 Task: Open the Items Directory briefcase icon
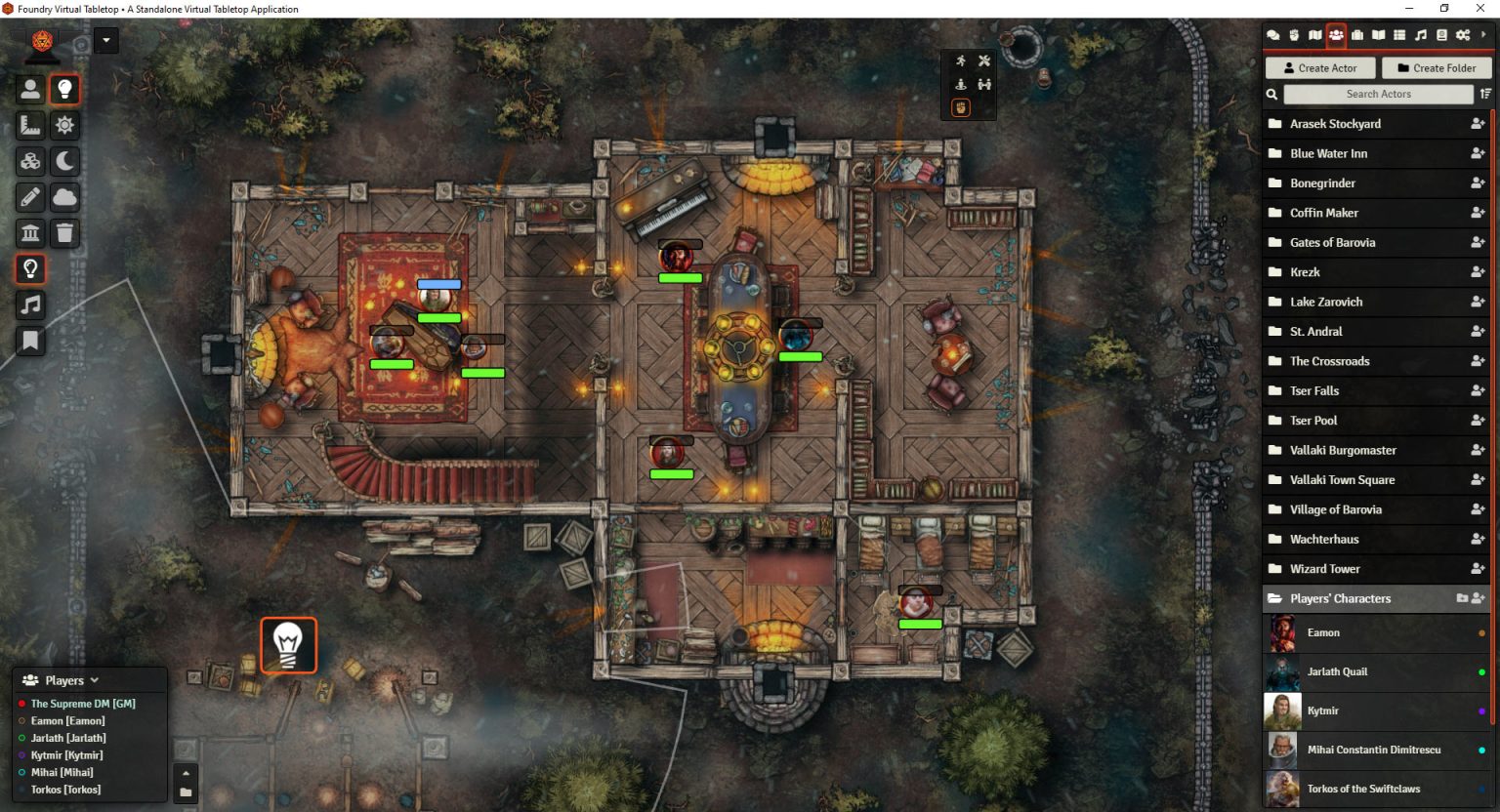1358,35
